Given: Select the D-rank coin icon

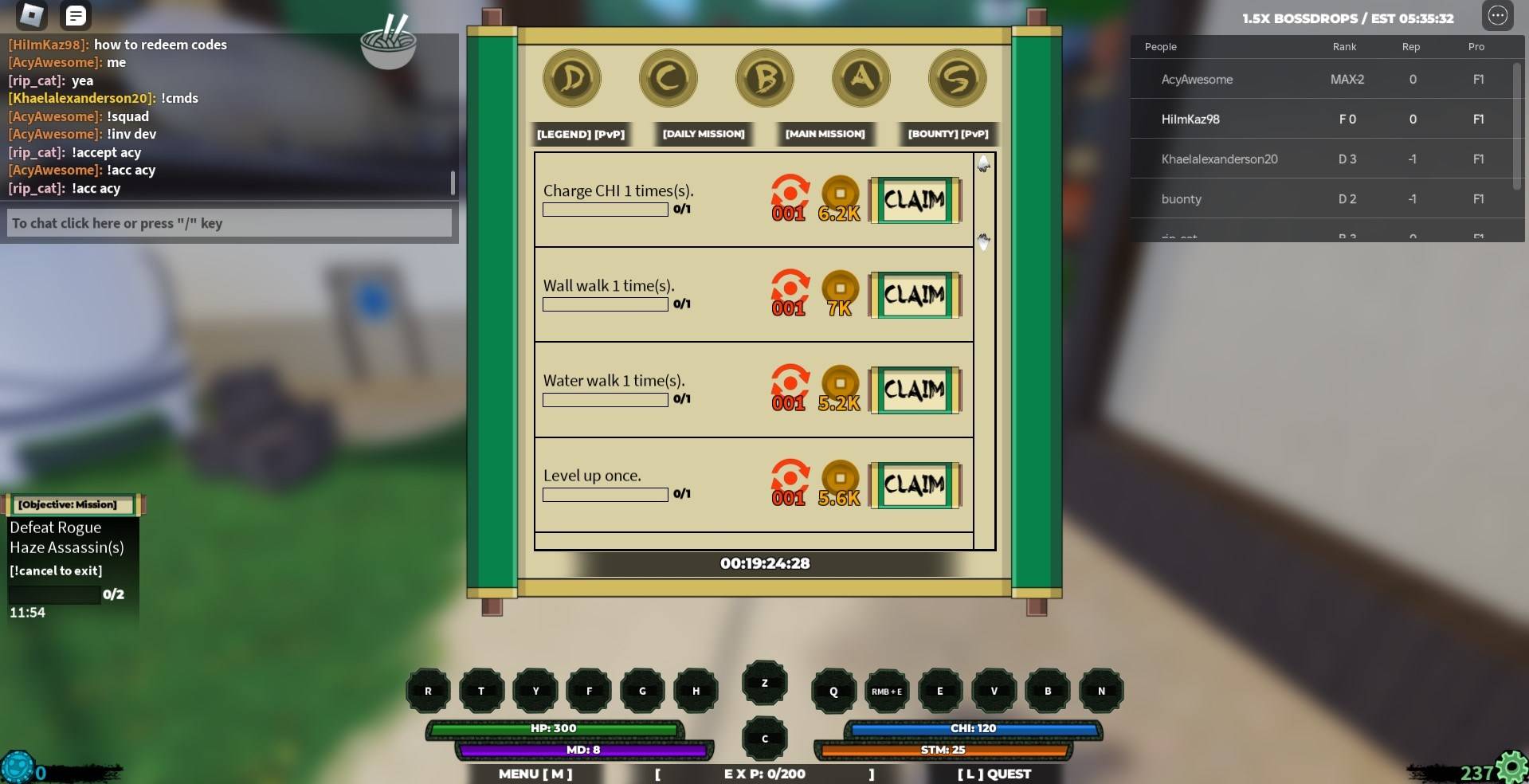Looking at the screenshot, I should 571,77.
